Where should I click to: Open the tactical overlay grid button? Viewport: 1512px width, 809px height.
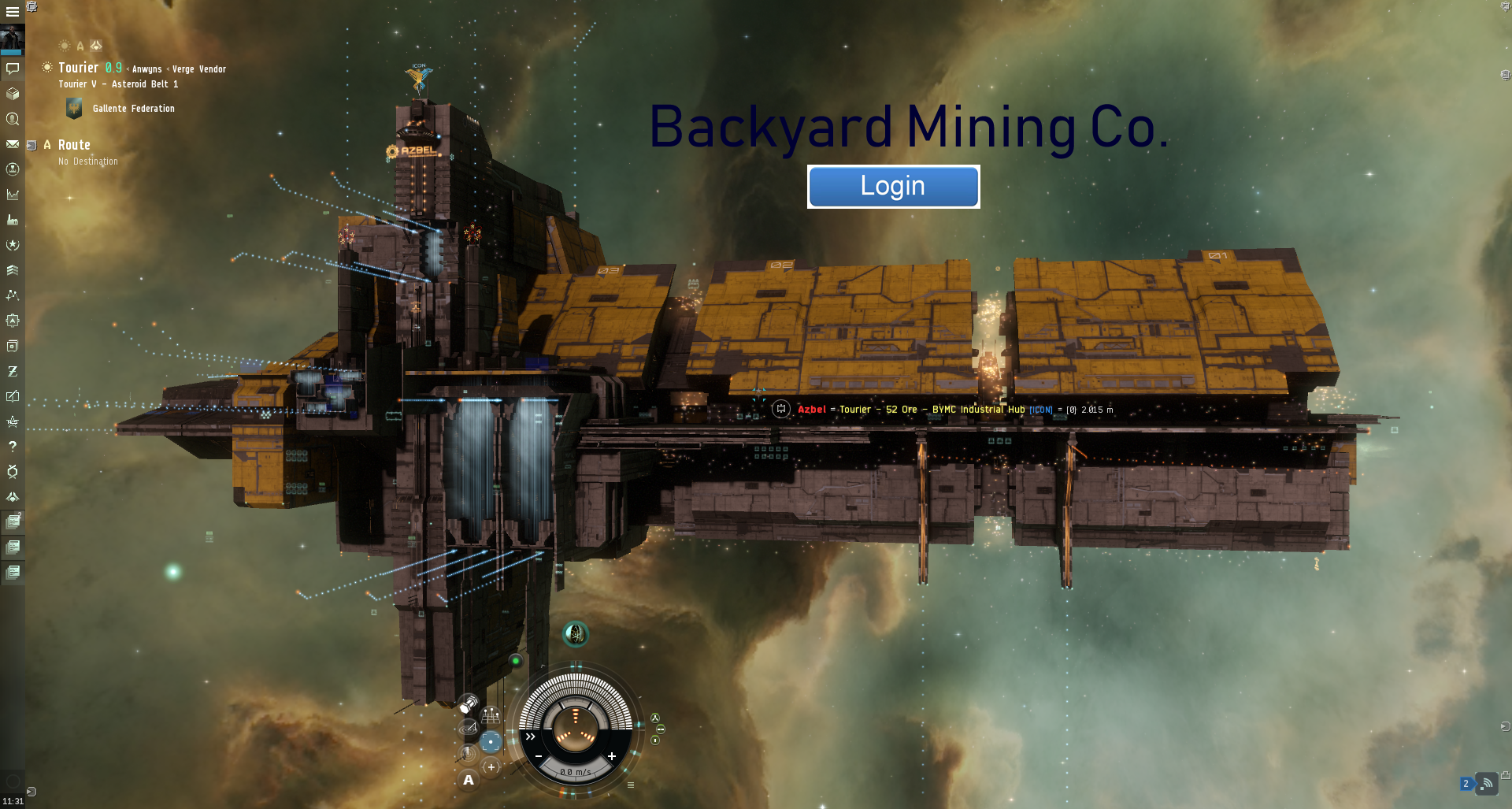pos(491,716)
